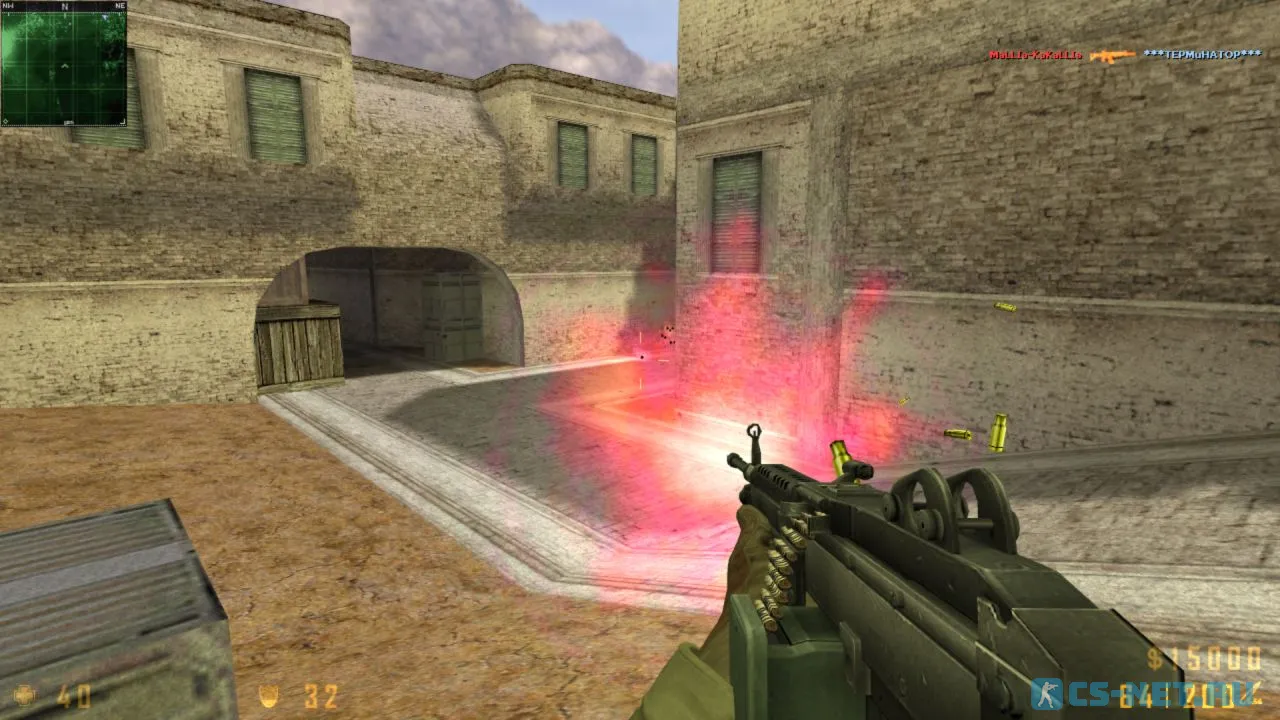
Task: Click the CS-NET.RU counter-terrorist logo icon
Action: 1048,692
